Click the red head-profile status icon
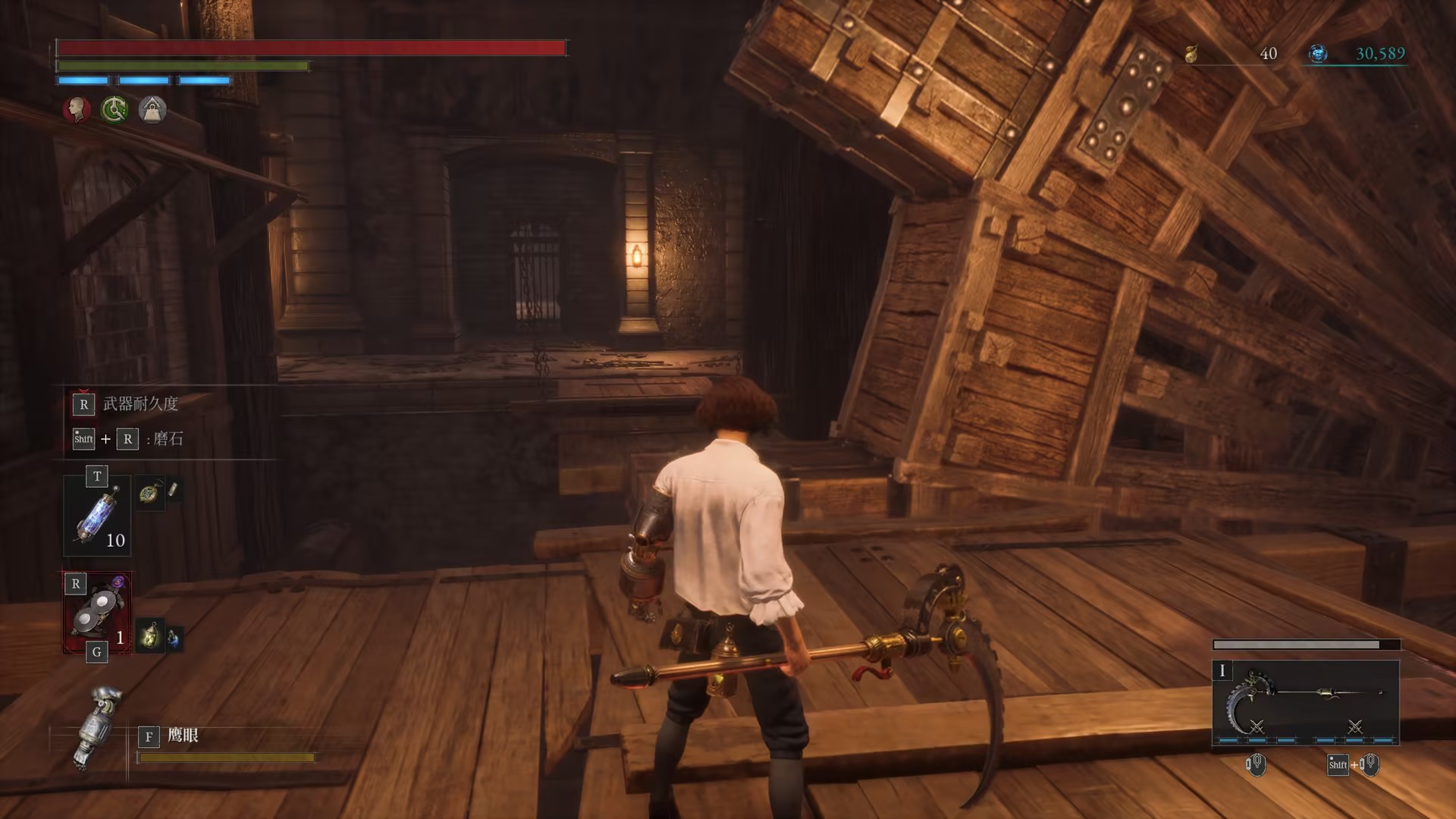 (76, 110)
